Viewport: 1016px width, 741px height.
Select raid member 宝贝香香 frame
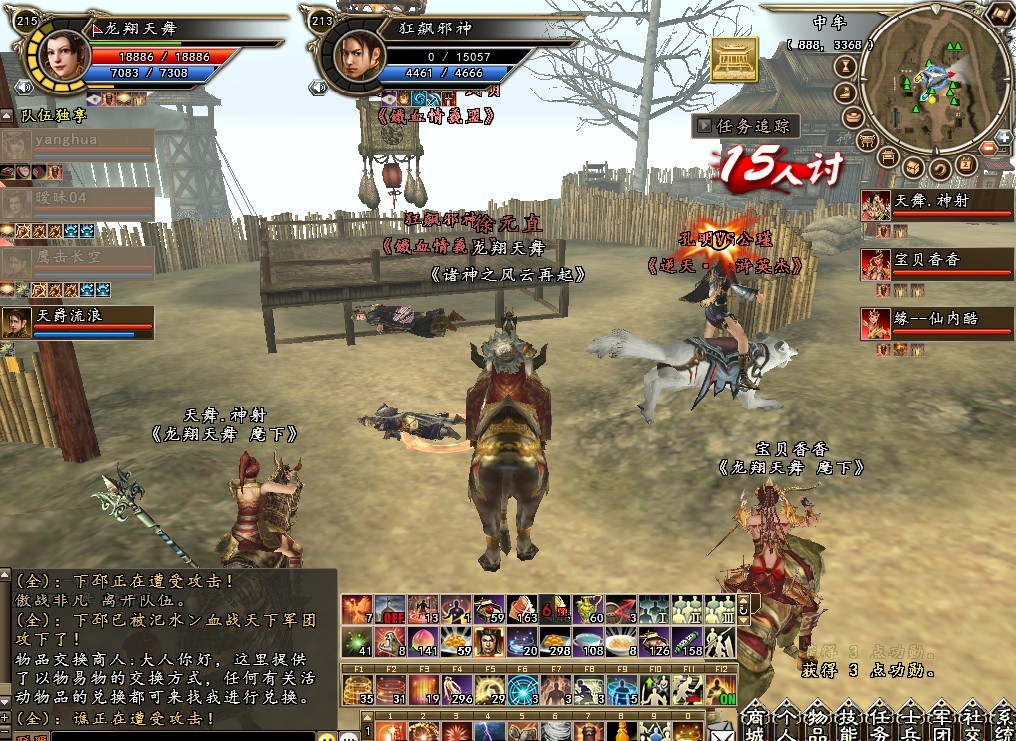(x=936, y=263)
